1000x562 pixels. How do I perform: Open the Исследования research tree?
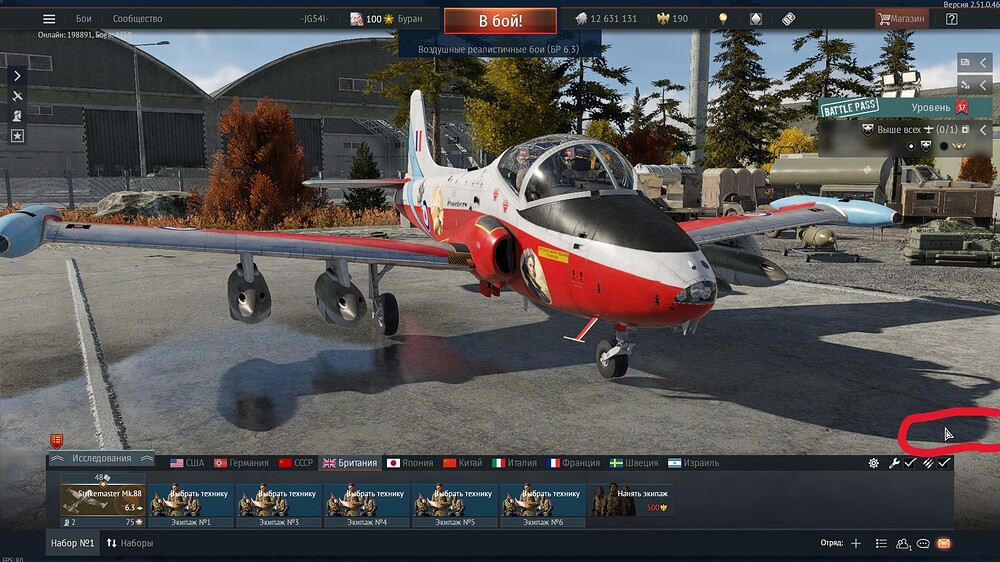[101, 460]
